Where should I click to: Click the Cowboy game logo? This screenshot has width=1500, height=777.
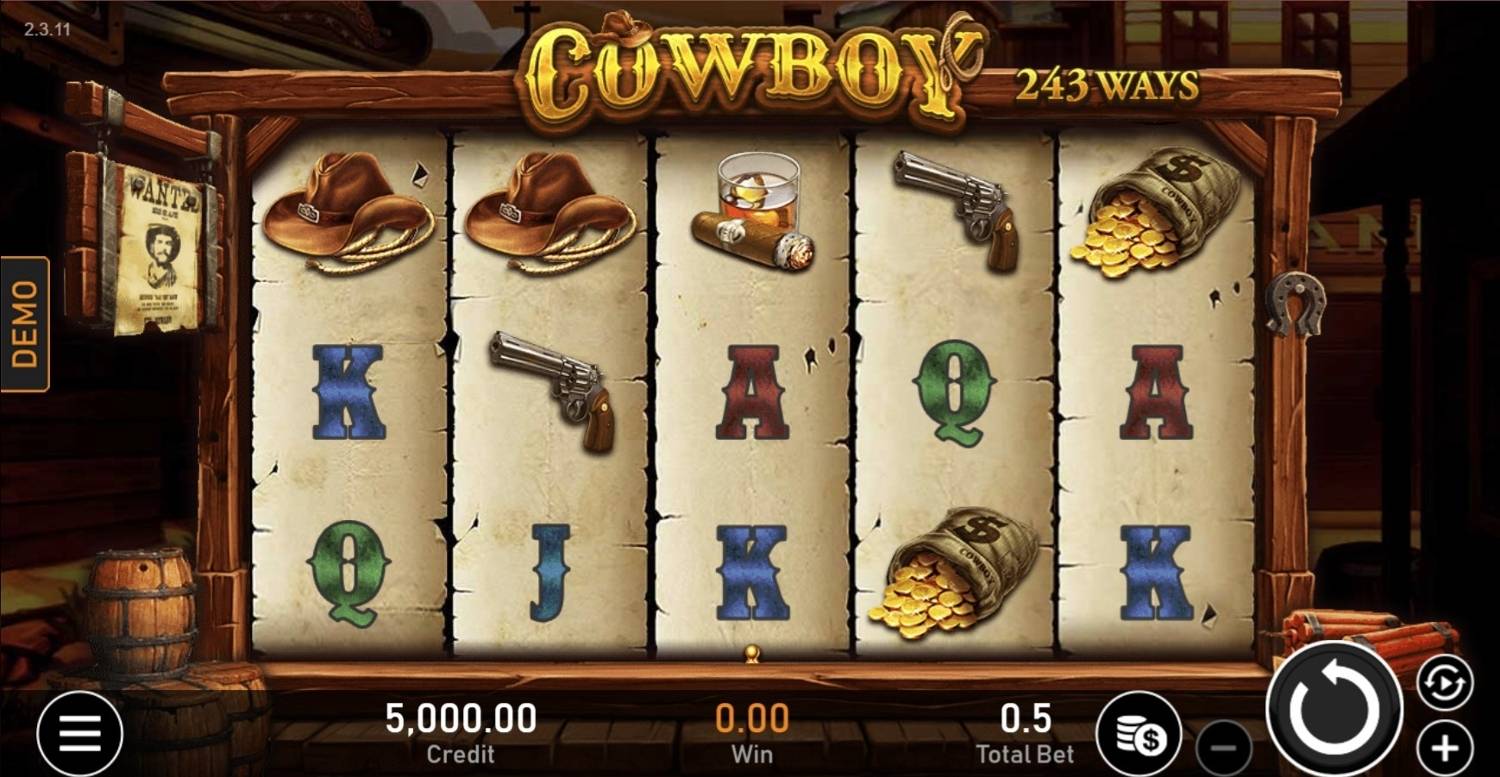tap(745, 70)
